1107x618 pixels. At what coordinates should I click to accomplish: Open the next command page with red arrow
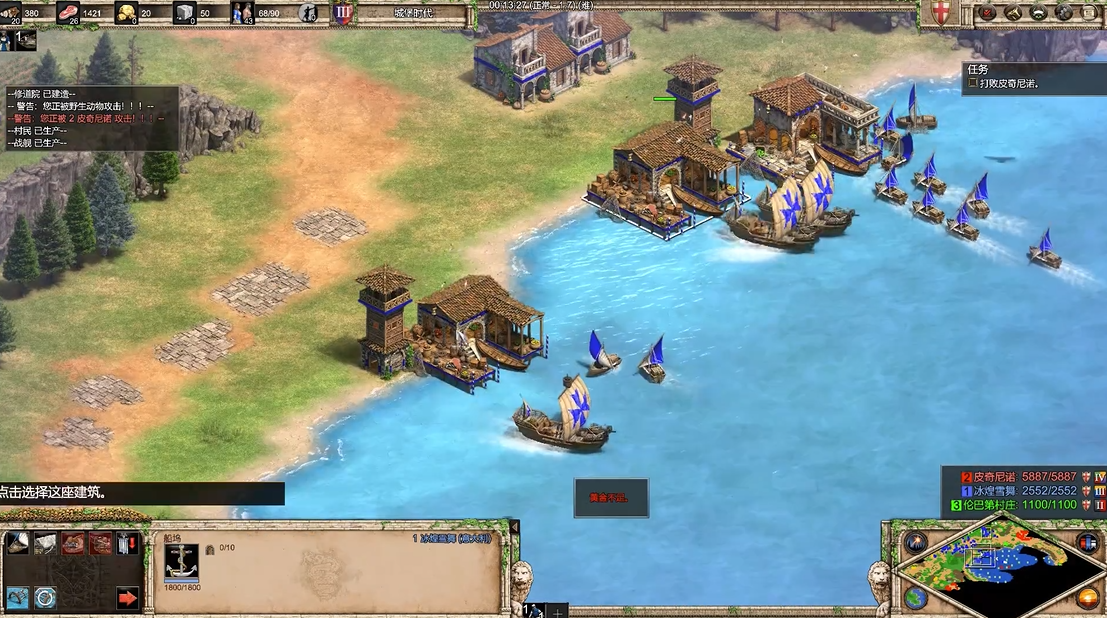128,598
